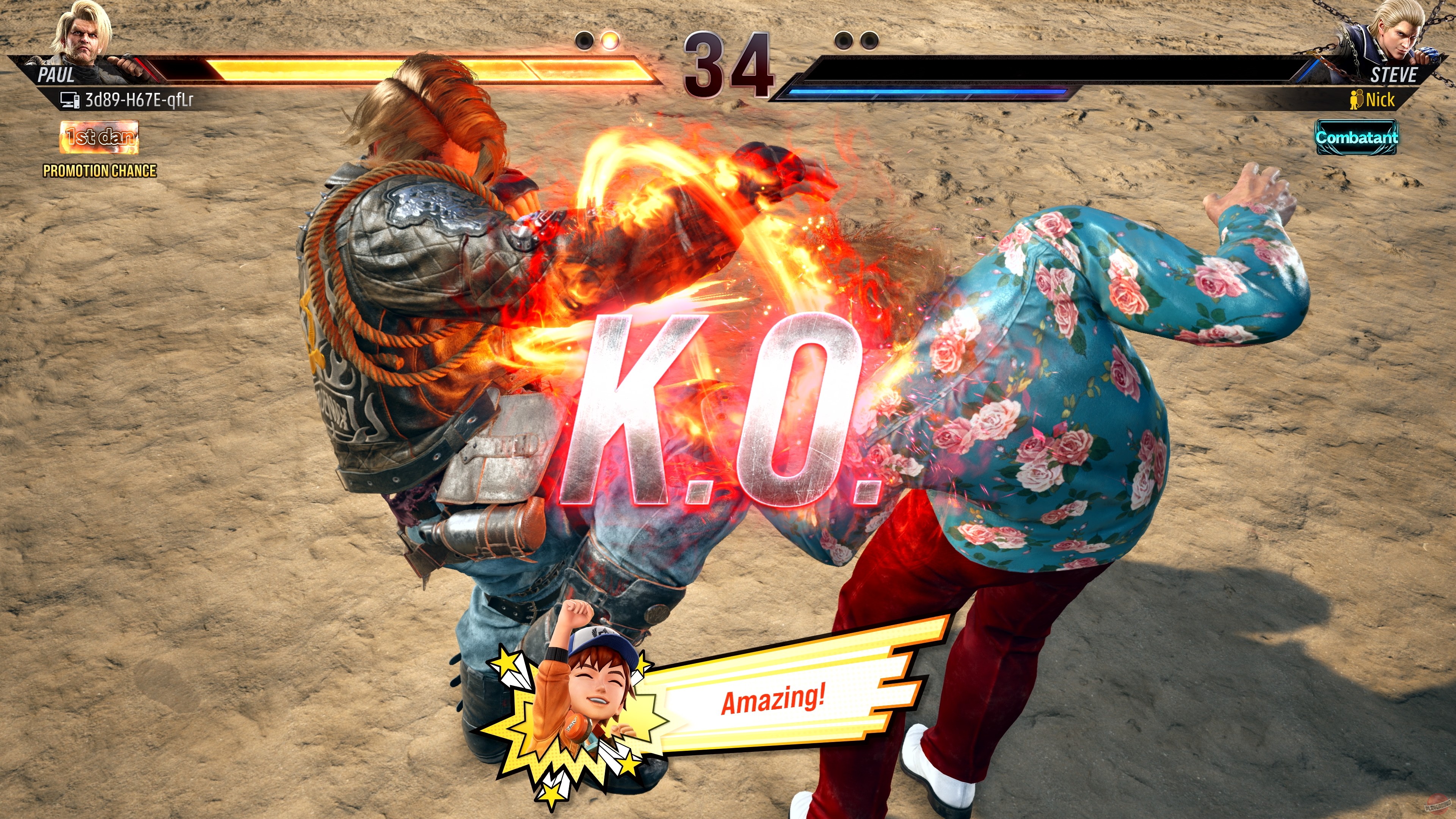
Task: Expand Nick's player name plate
Action: pyautogui.click(x=1380, y=100)
